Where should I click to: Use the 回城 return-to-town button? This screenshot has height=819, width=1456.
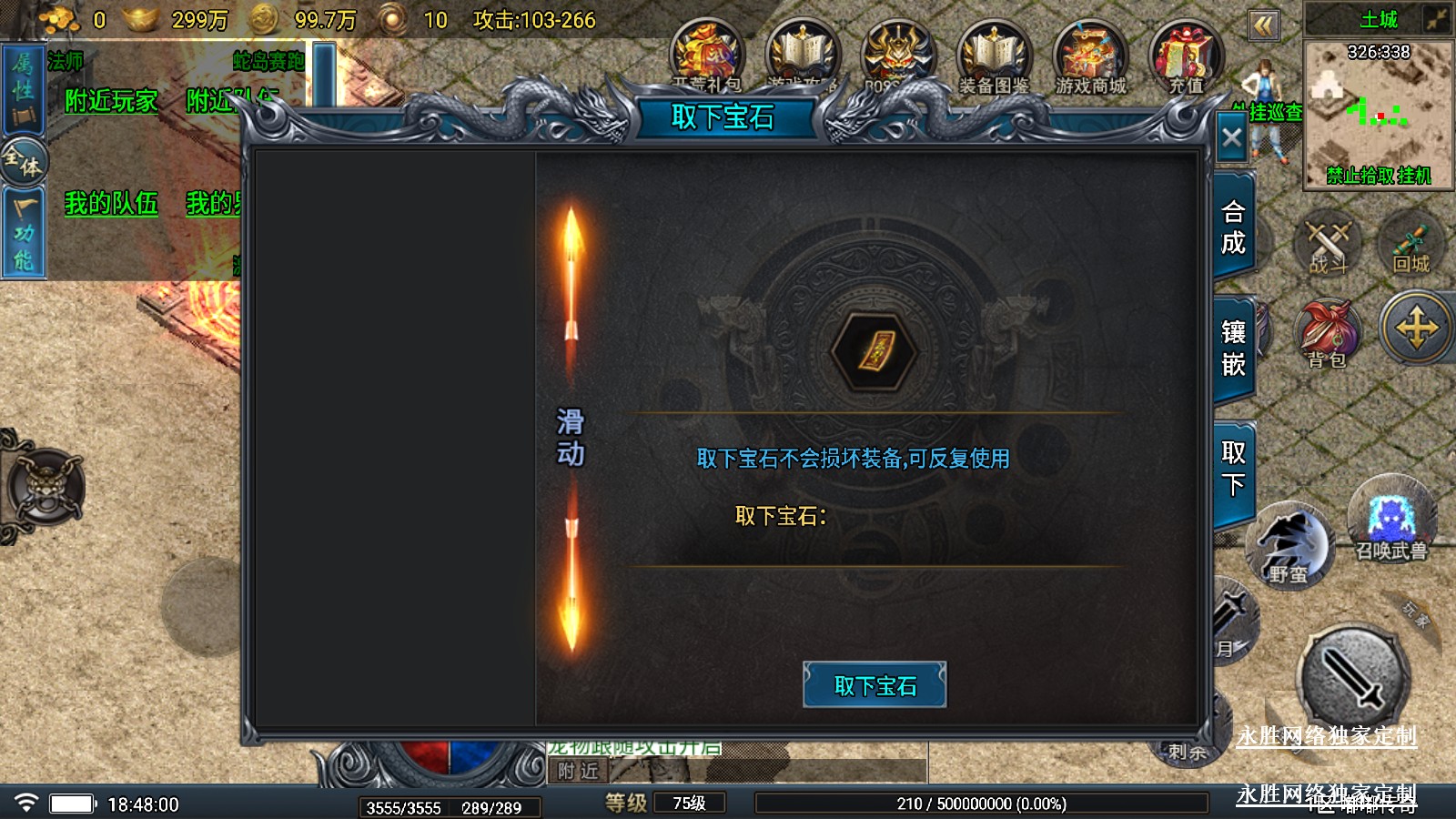click(1410, 245)
